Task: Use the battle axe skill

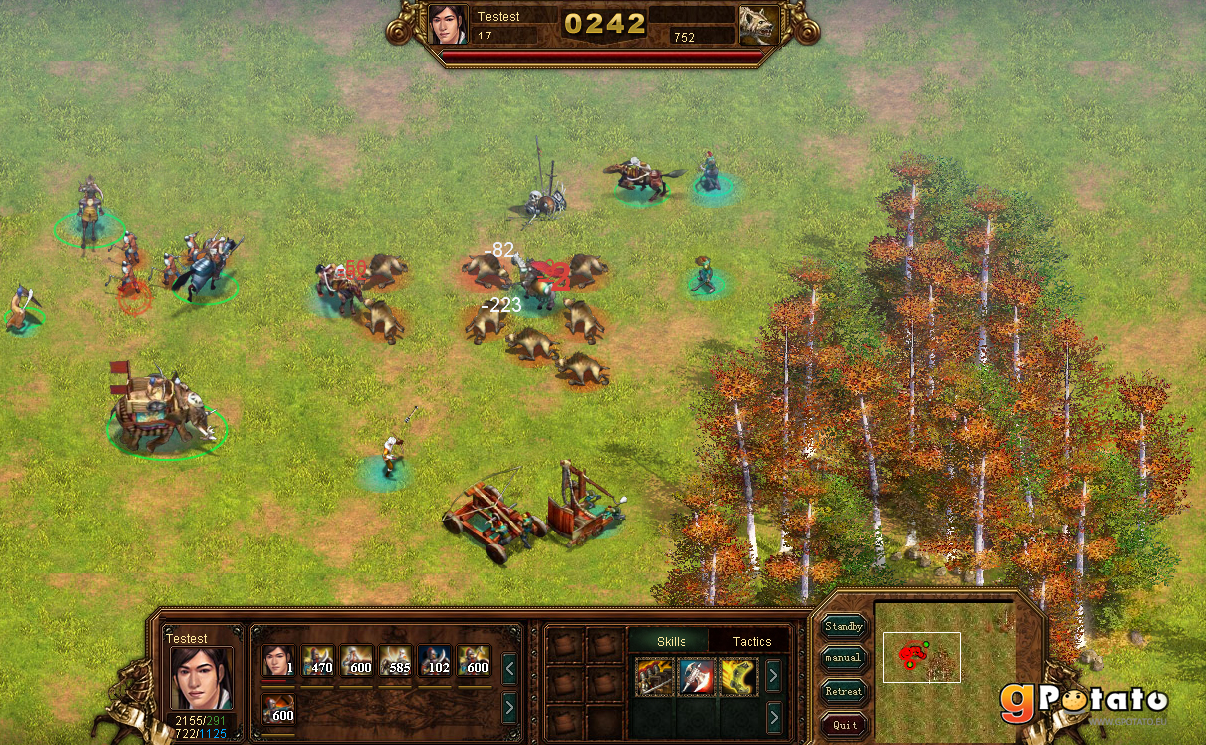Action: click(697, 677)
